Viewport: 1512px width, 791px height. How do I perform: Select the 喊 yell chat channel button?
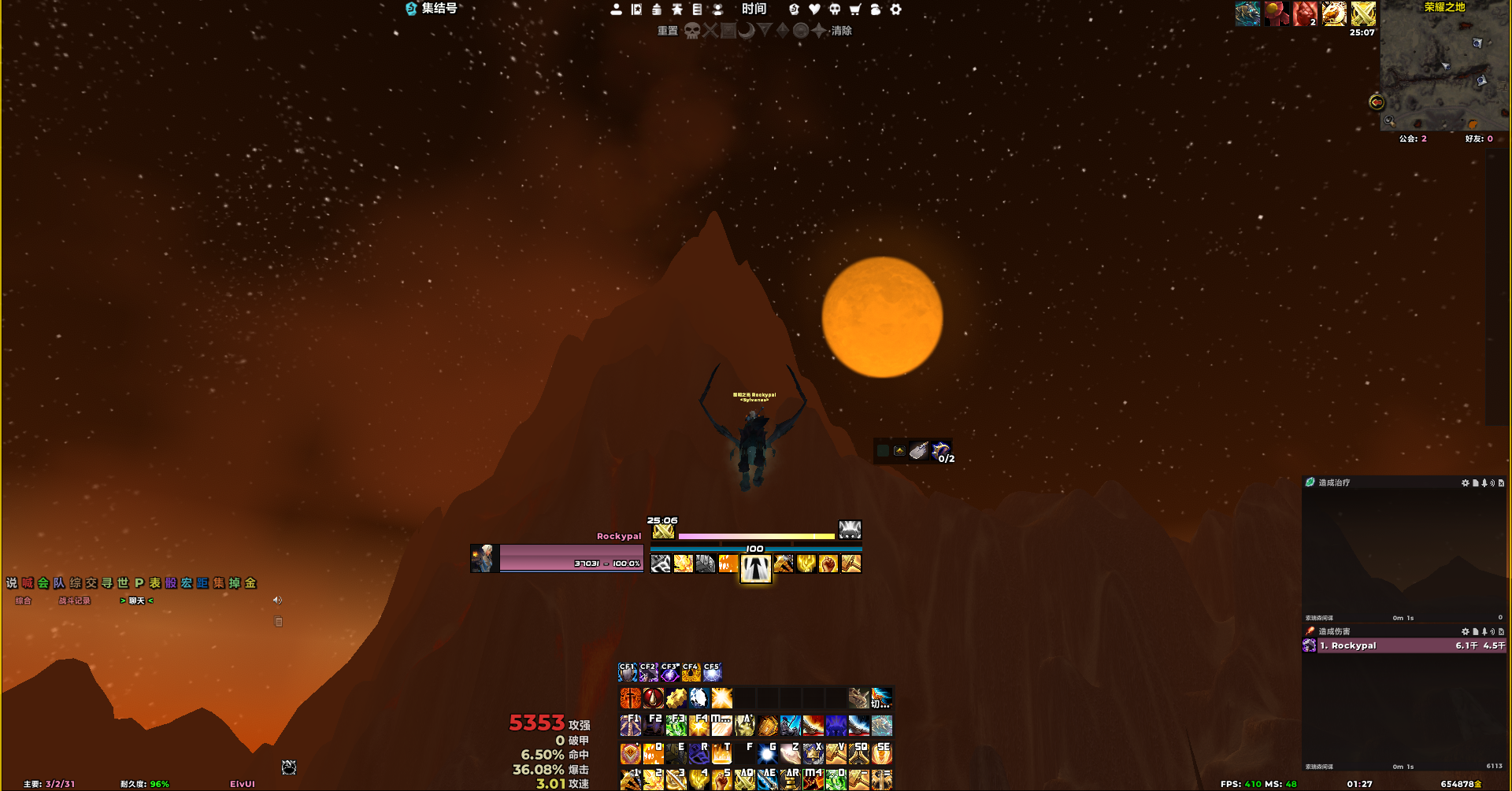28,583
